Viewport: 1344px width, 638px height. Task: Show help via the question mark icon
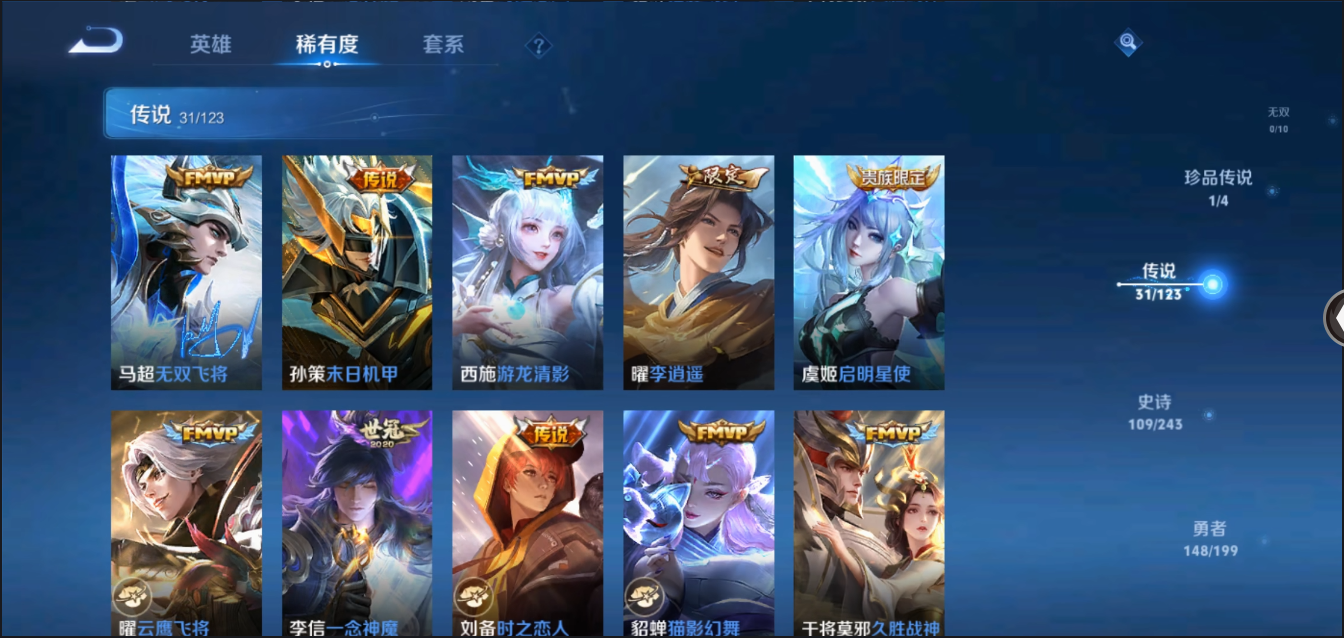tap(539, 46)
